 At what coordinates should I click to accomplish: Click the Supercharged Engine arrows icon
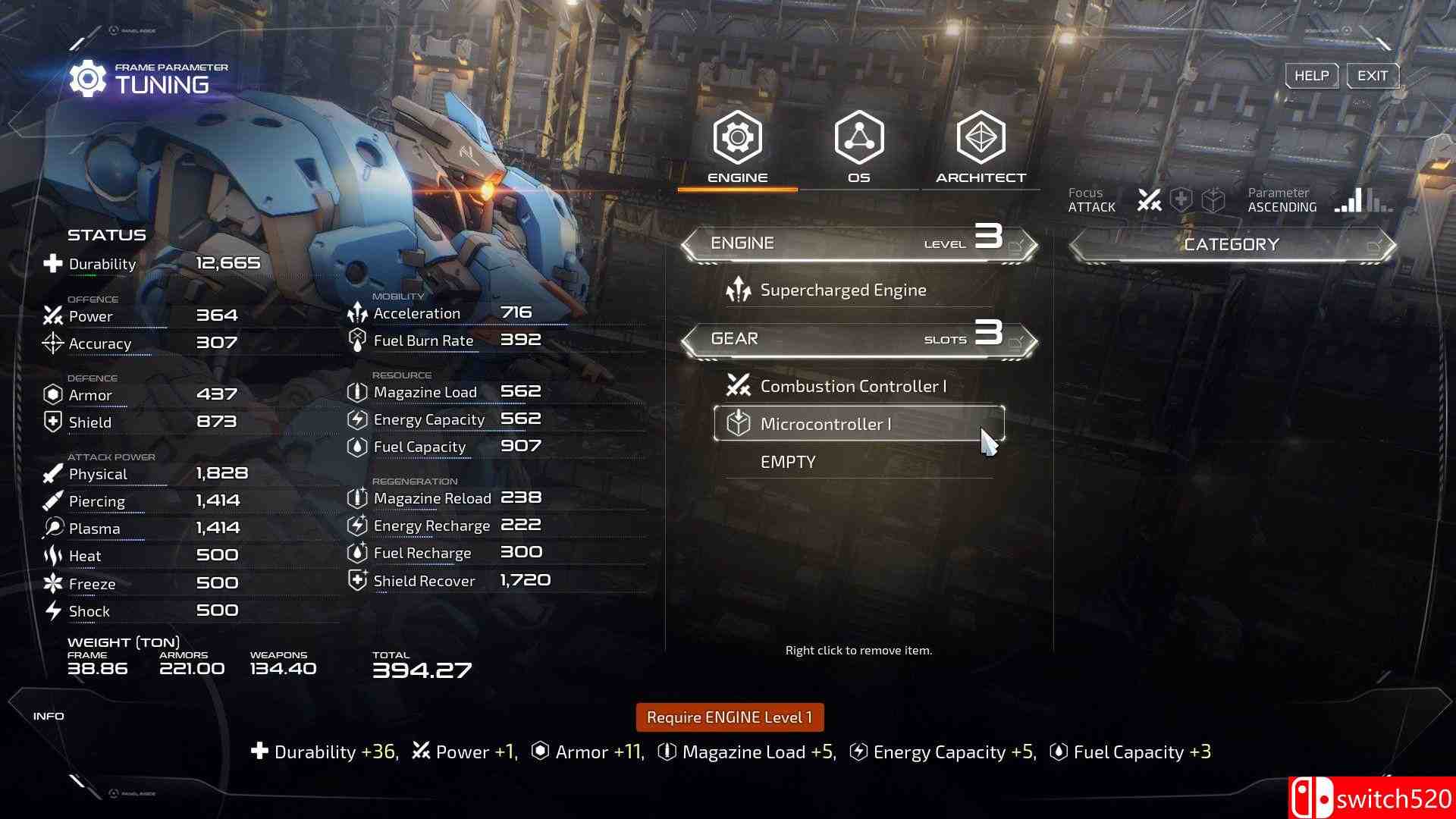(737, 289)
